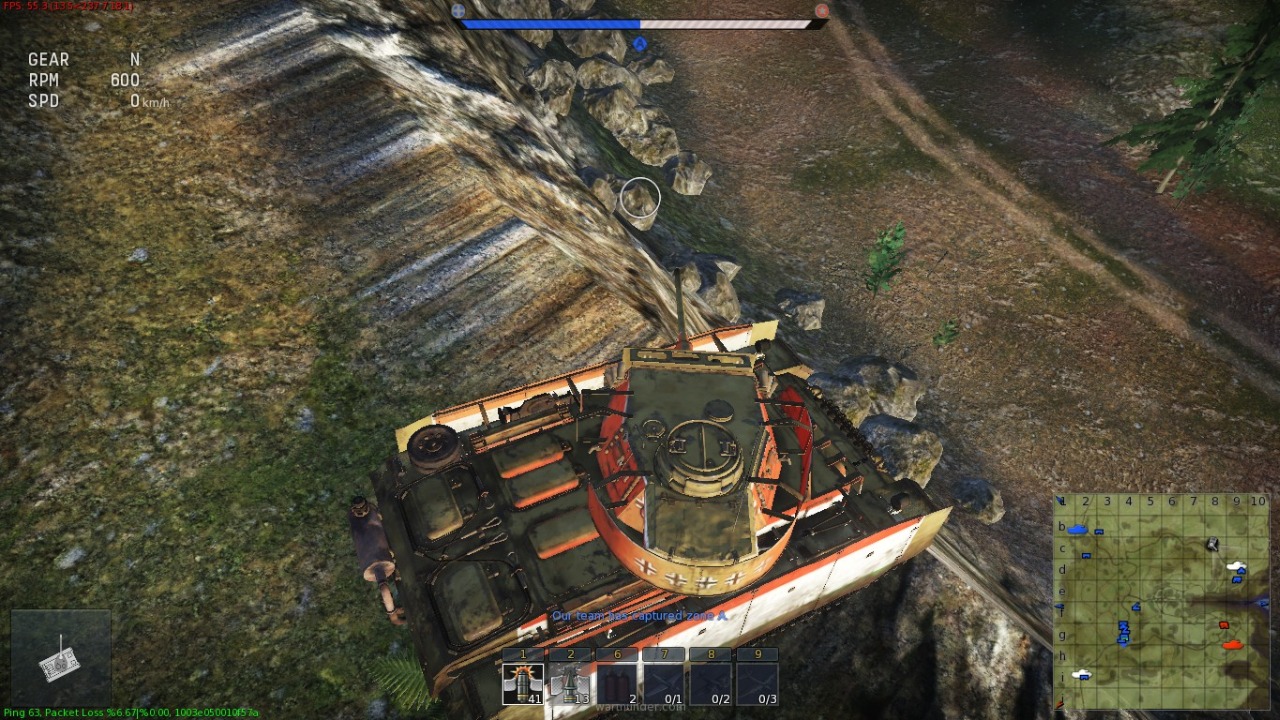Switch to the slot 2 shell with 13 rounds

pos(571,684)
